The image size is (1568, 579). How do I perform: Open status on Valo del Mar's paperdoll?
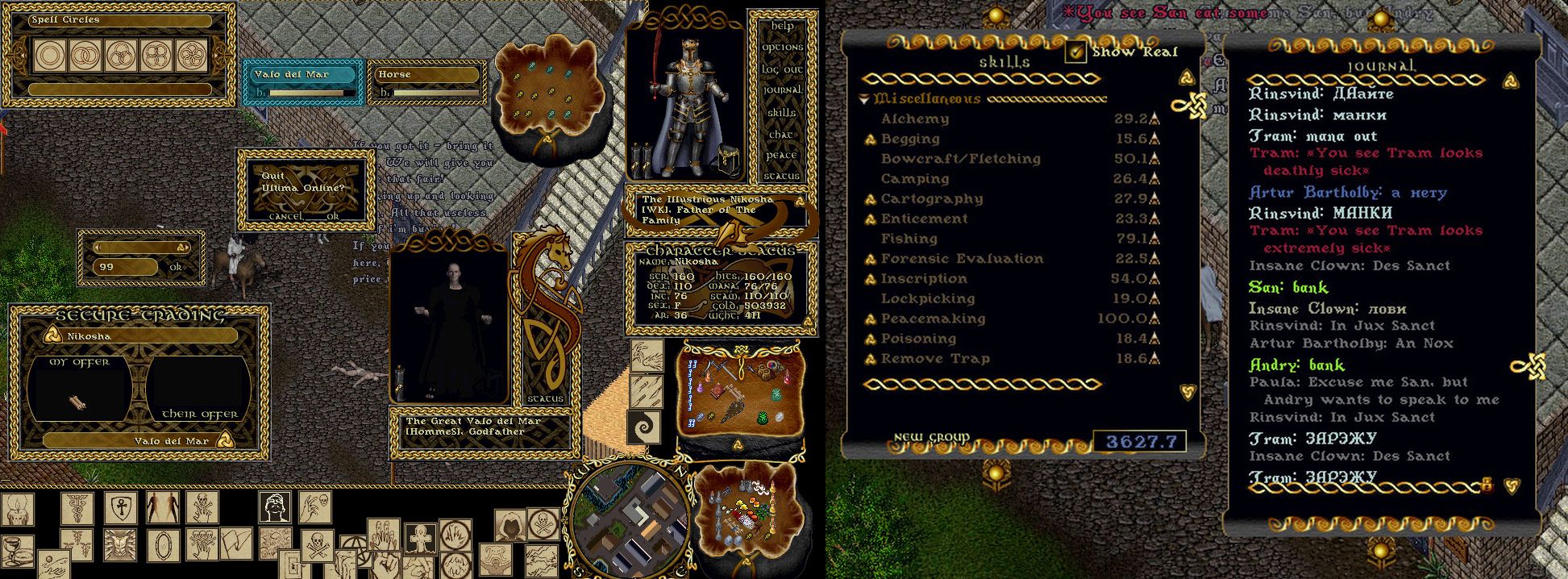(546, 399)
